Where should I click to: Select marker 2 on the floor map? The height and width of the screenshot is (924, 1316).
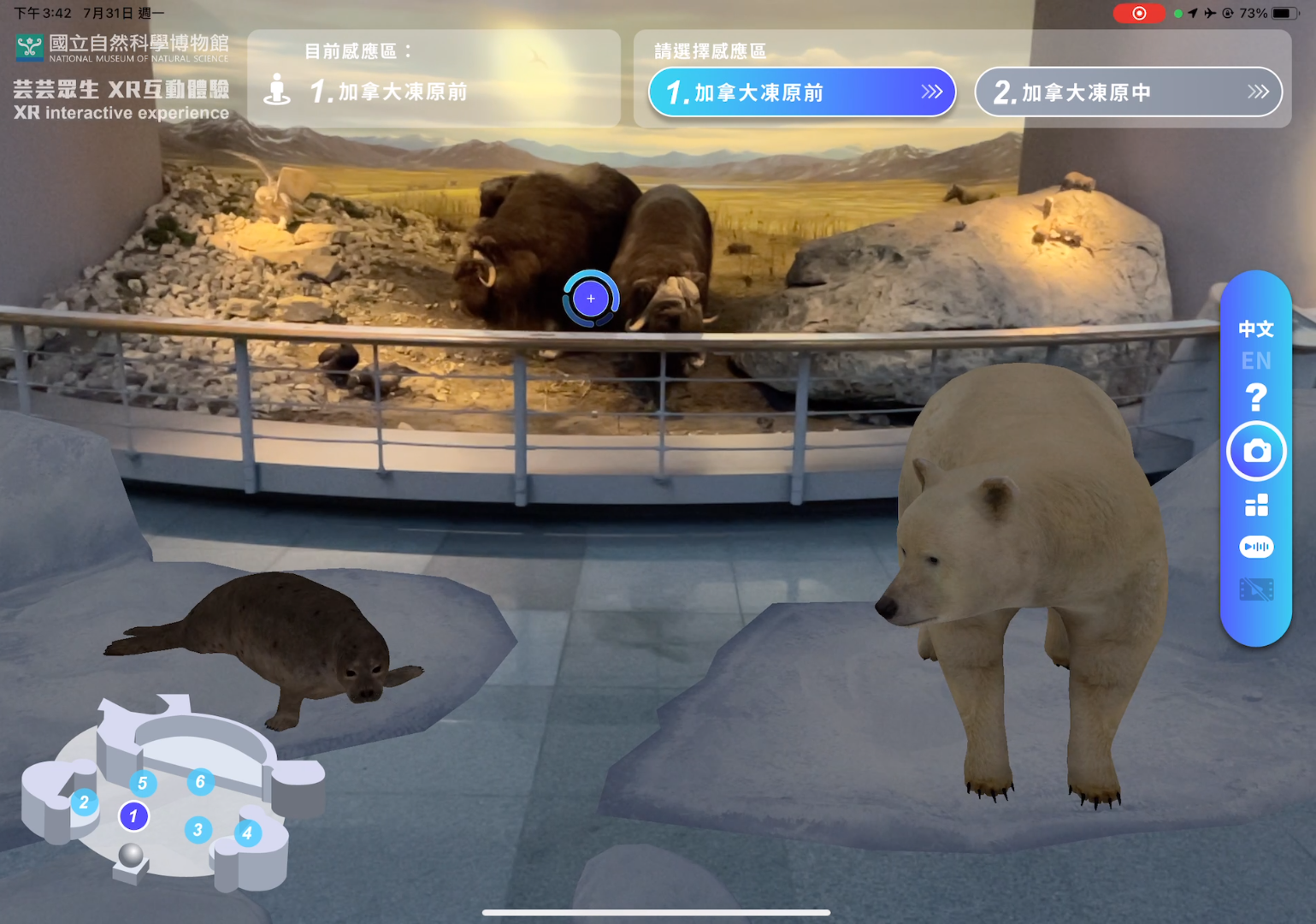pyautogui.click(x=84, y=803)
